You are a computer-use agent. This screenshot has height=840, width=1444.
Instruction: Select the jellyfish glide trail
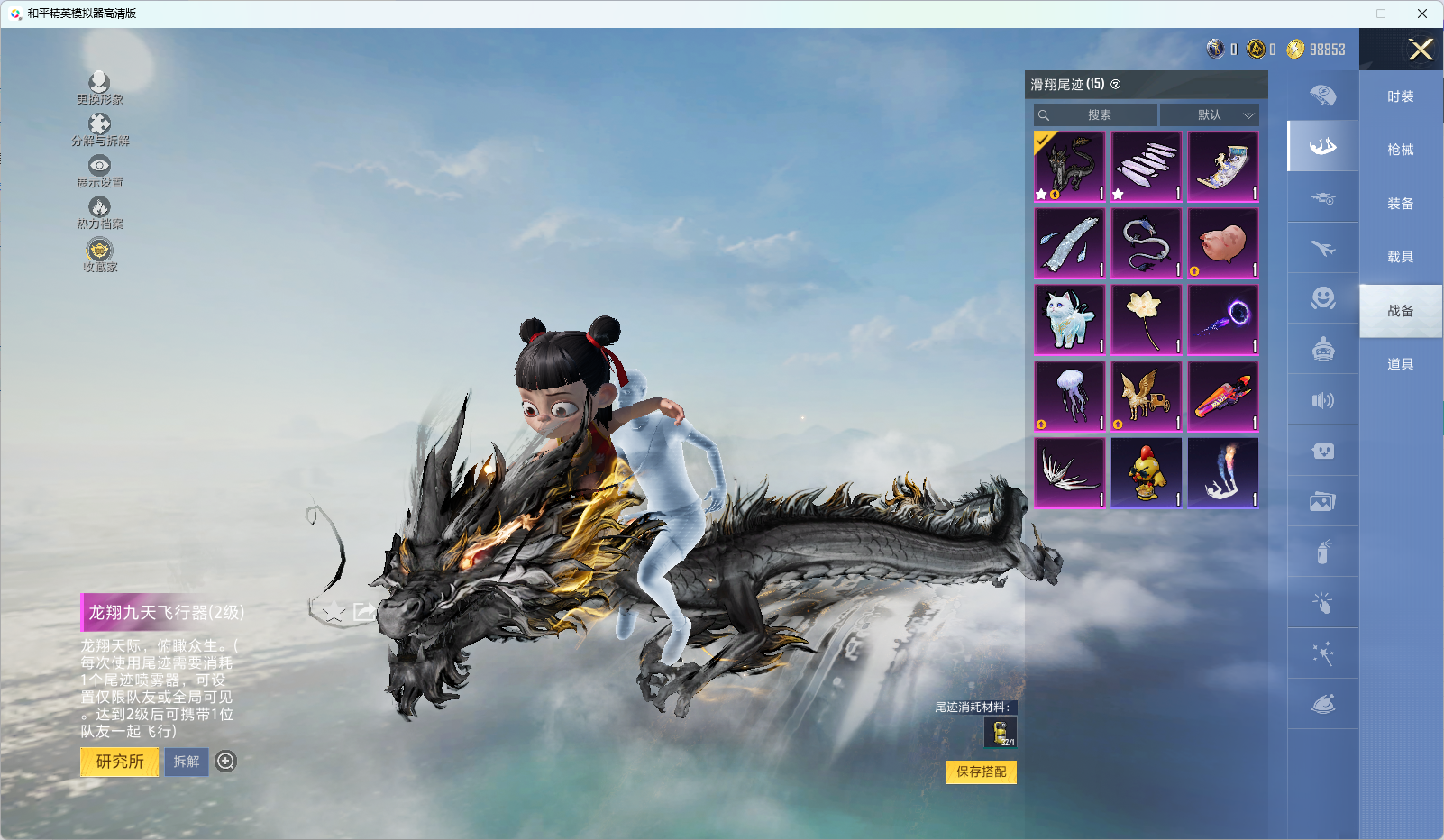point(1069,397)
